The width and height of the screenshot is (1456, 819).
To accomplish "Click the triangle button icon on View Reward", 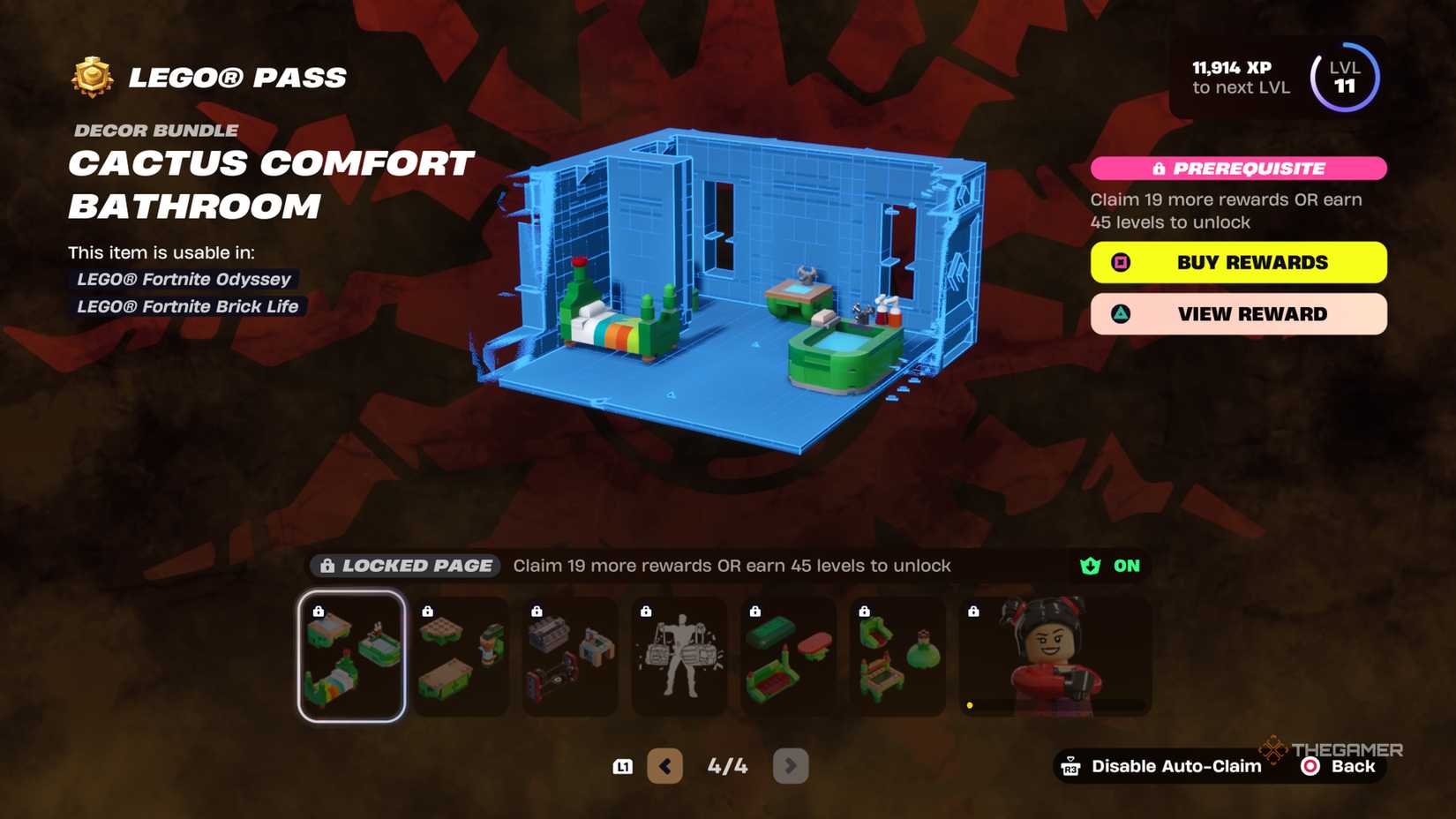I will tap(1121, 314).
